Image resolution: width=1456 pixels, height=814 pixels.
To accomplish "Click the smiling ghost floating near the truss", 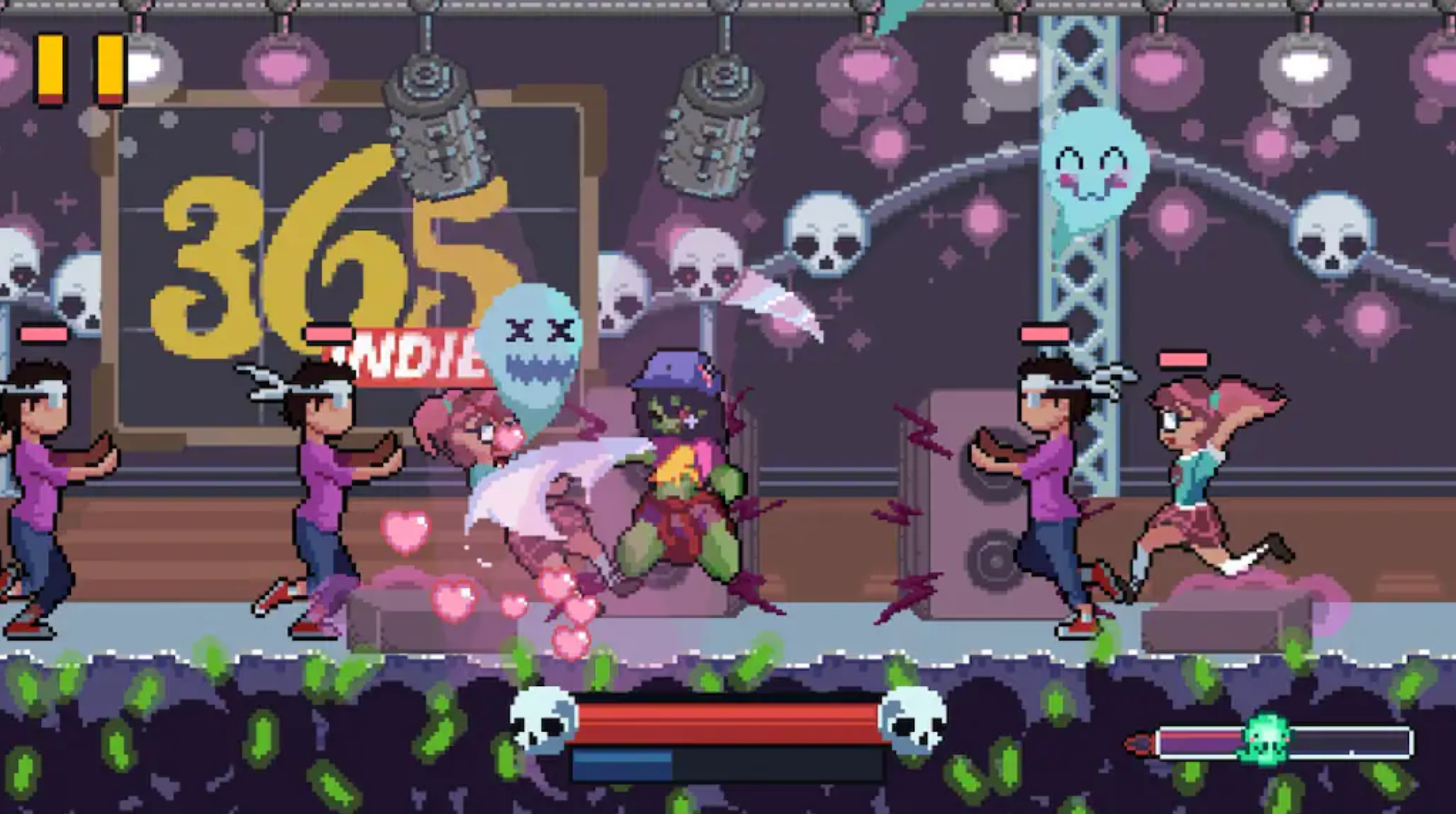I will coord(1093,169).
